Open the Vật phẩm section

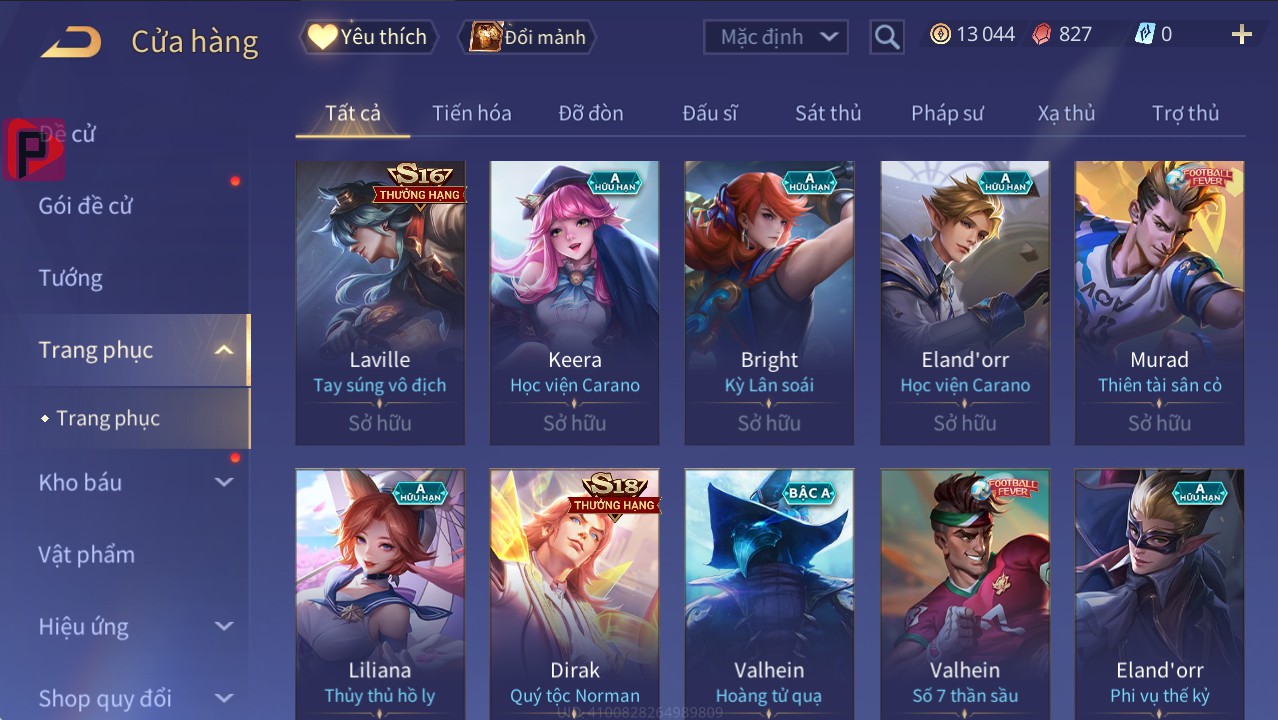coord(87,554)
